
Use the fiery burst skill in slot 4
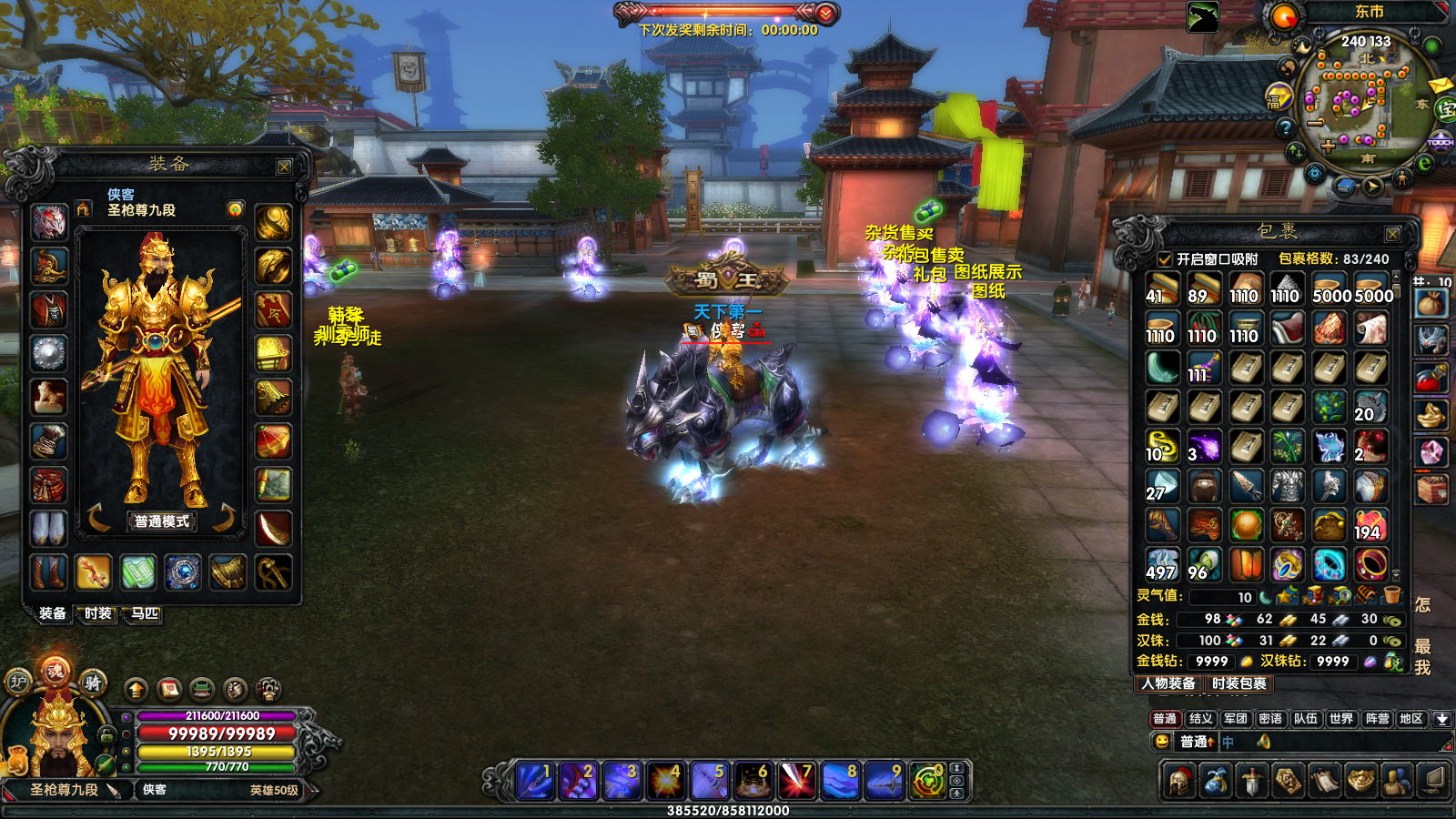pyautogui.click(x=665, y=782)
